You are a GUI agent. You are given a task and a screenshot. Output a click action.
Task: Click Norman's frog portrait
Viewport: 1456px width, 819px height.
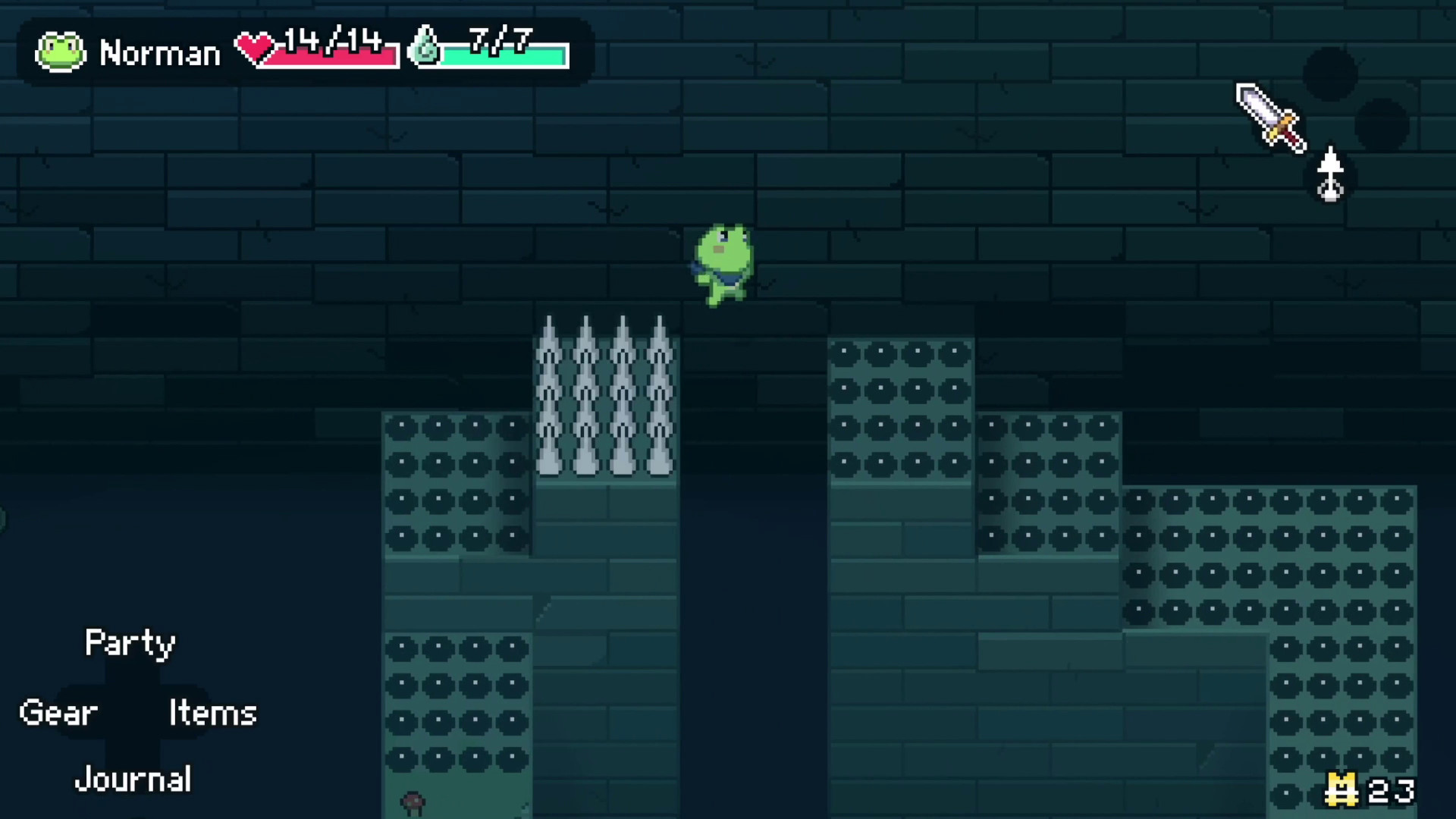pyautogui.click(x=61, y=51)
